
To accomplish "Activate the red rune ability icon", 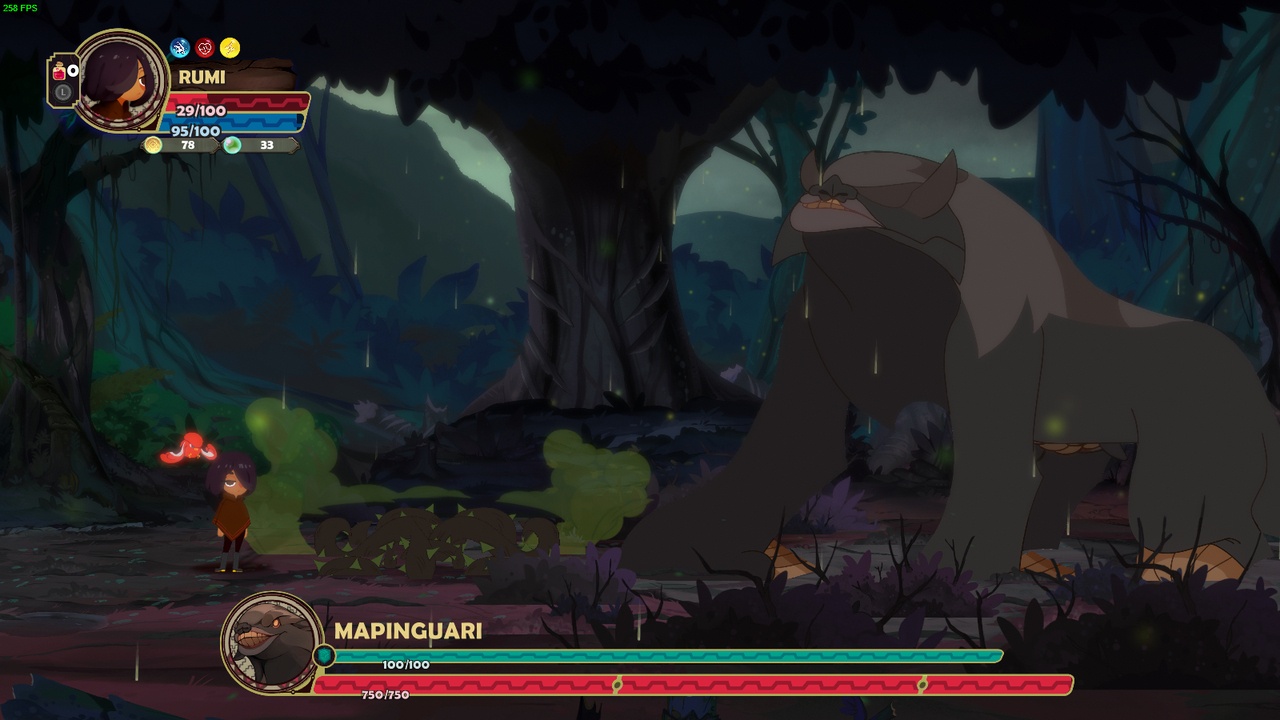I will tap(205, 48).
